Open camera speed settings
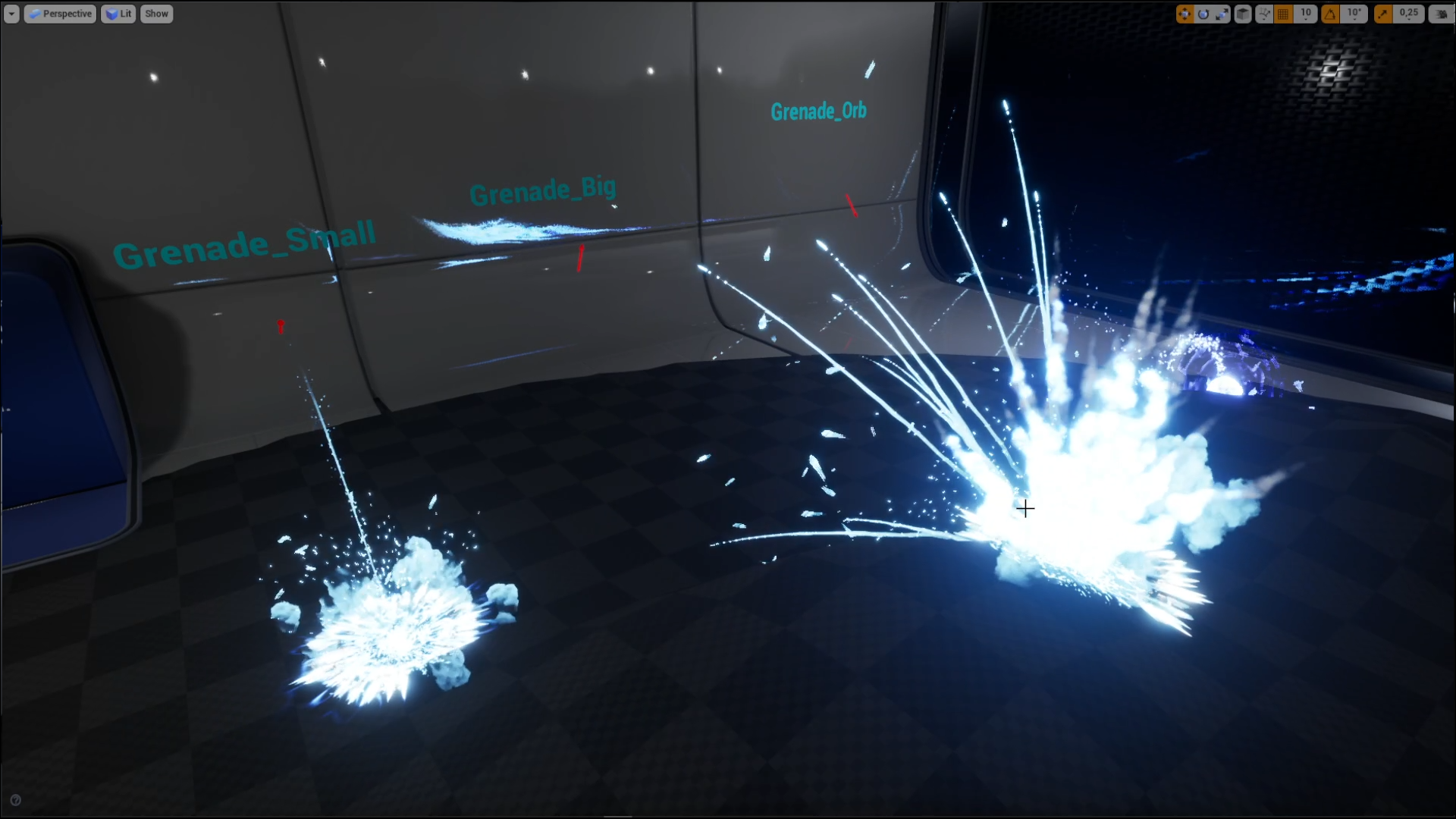This screenshot has height=819, width=1456. [1440, 14]
